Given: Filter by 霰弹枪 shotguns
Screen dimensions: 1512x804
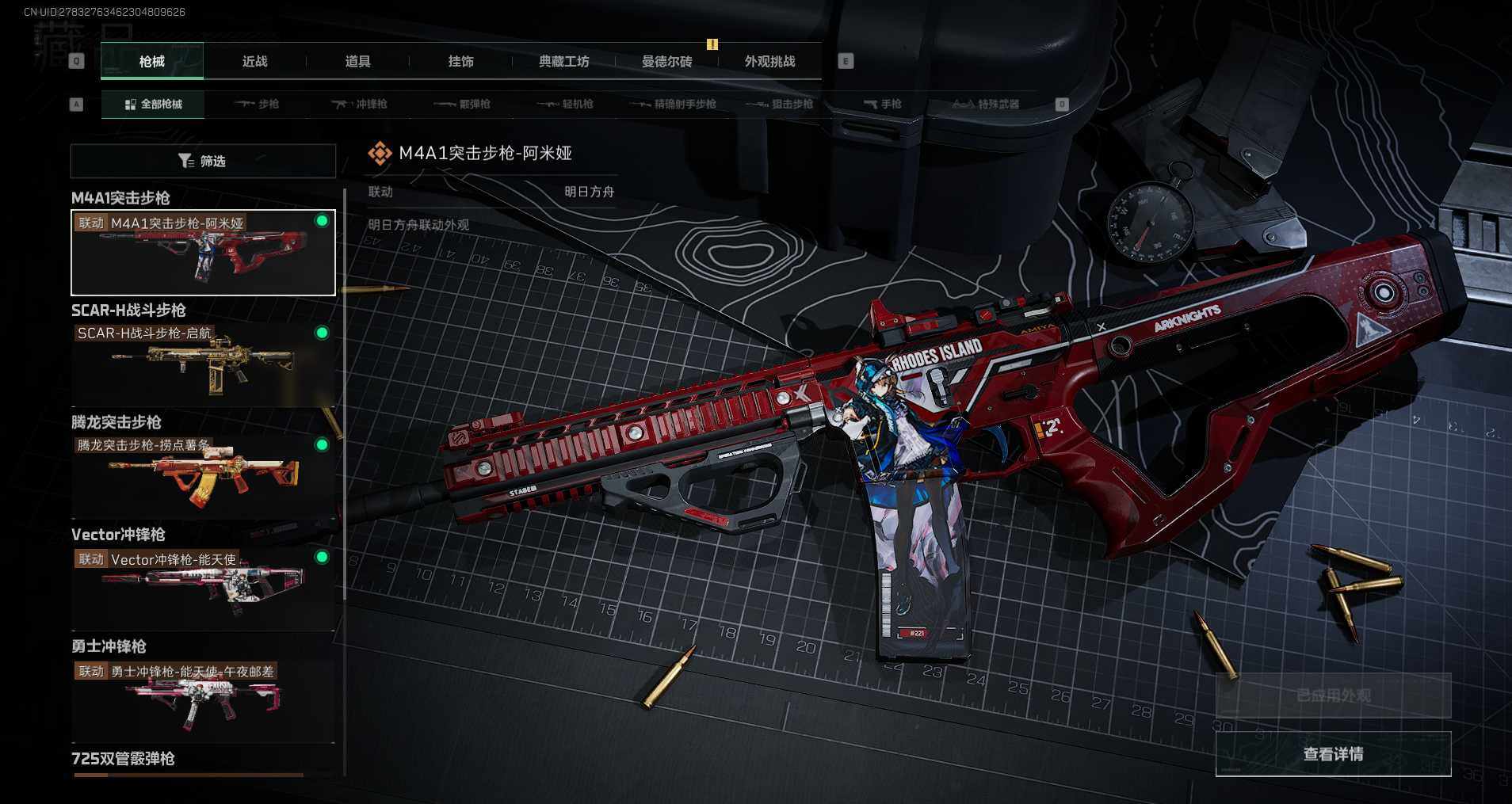Looking at the screenshot, I should (x=463, y=105).
